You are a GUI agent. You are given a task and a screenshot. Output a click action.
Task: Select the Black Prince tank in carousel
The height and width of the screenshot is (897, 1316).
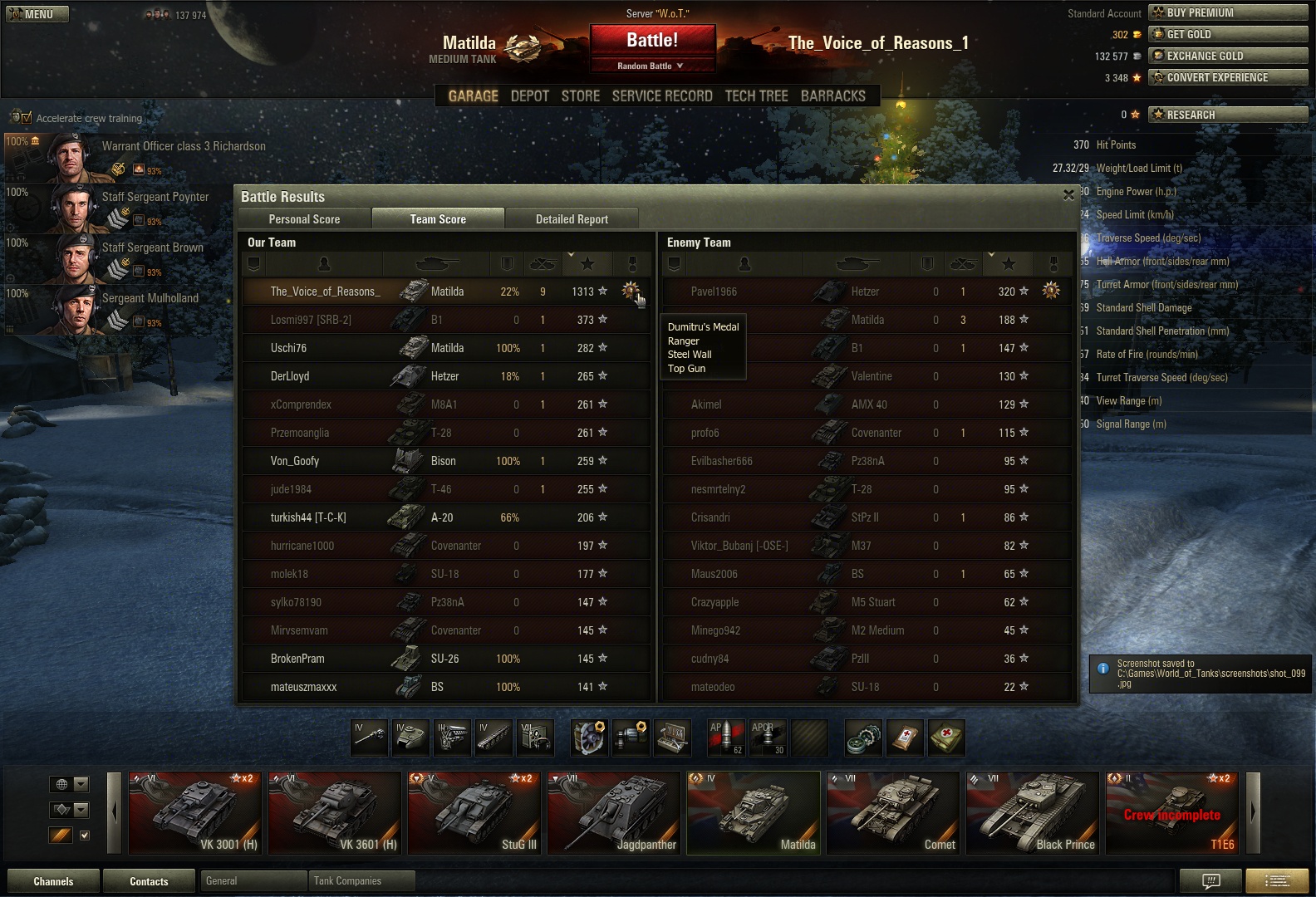[x=1033, y=813]
